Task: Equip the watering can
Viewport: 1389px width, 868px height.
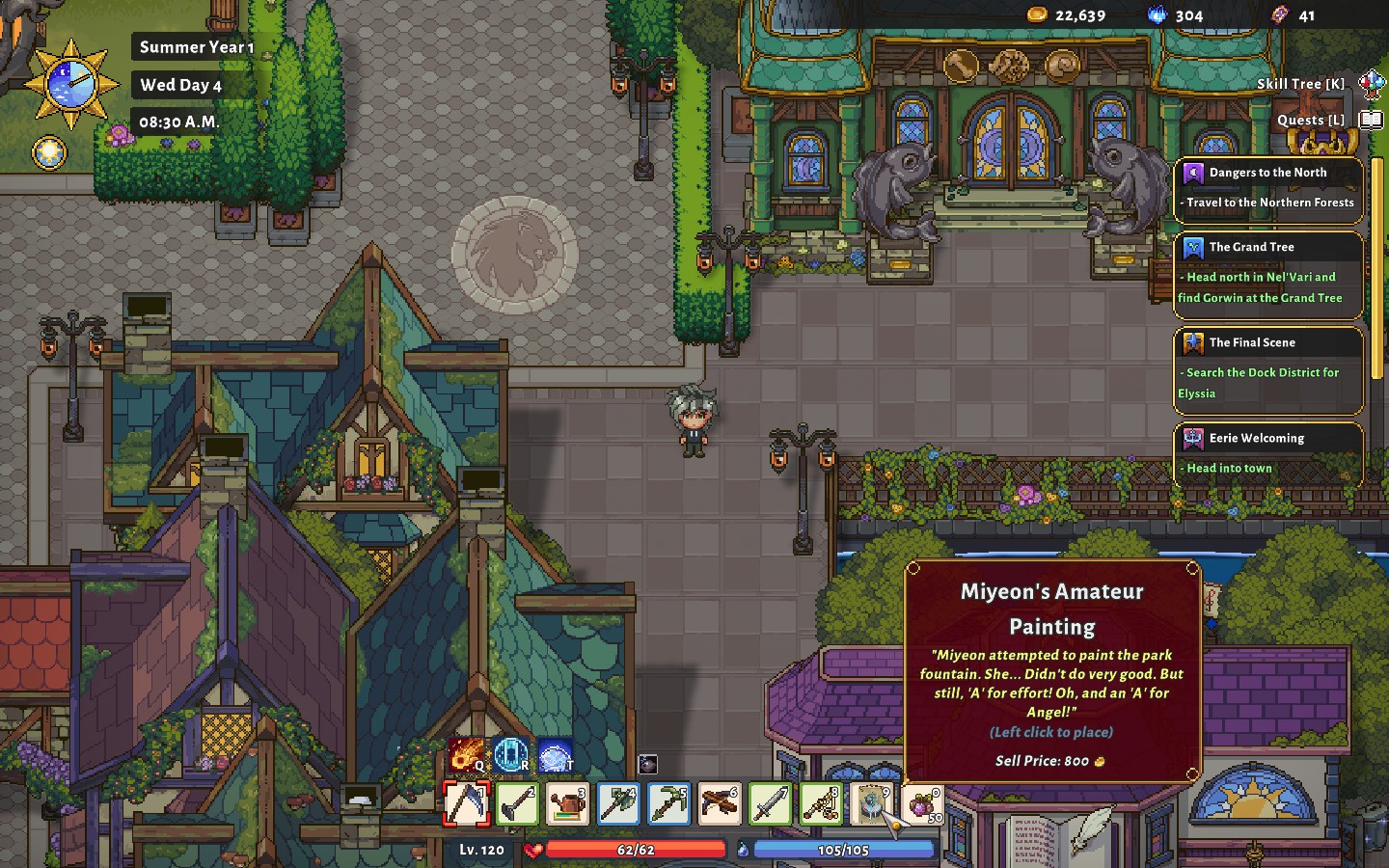Action: [x=567, y=802]
